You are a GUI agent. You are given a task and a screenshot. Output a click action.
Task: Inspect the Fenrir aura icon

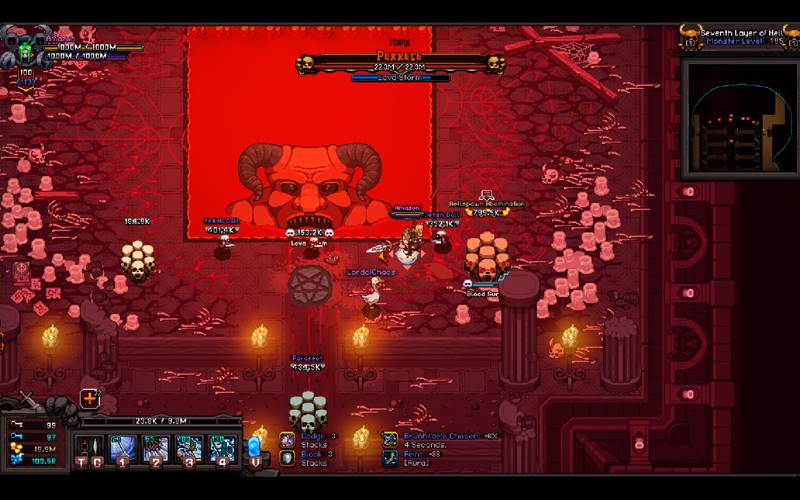(390, 457)
